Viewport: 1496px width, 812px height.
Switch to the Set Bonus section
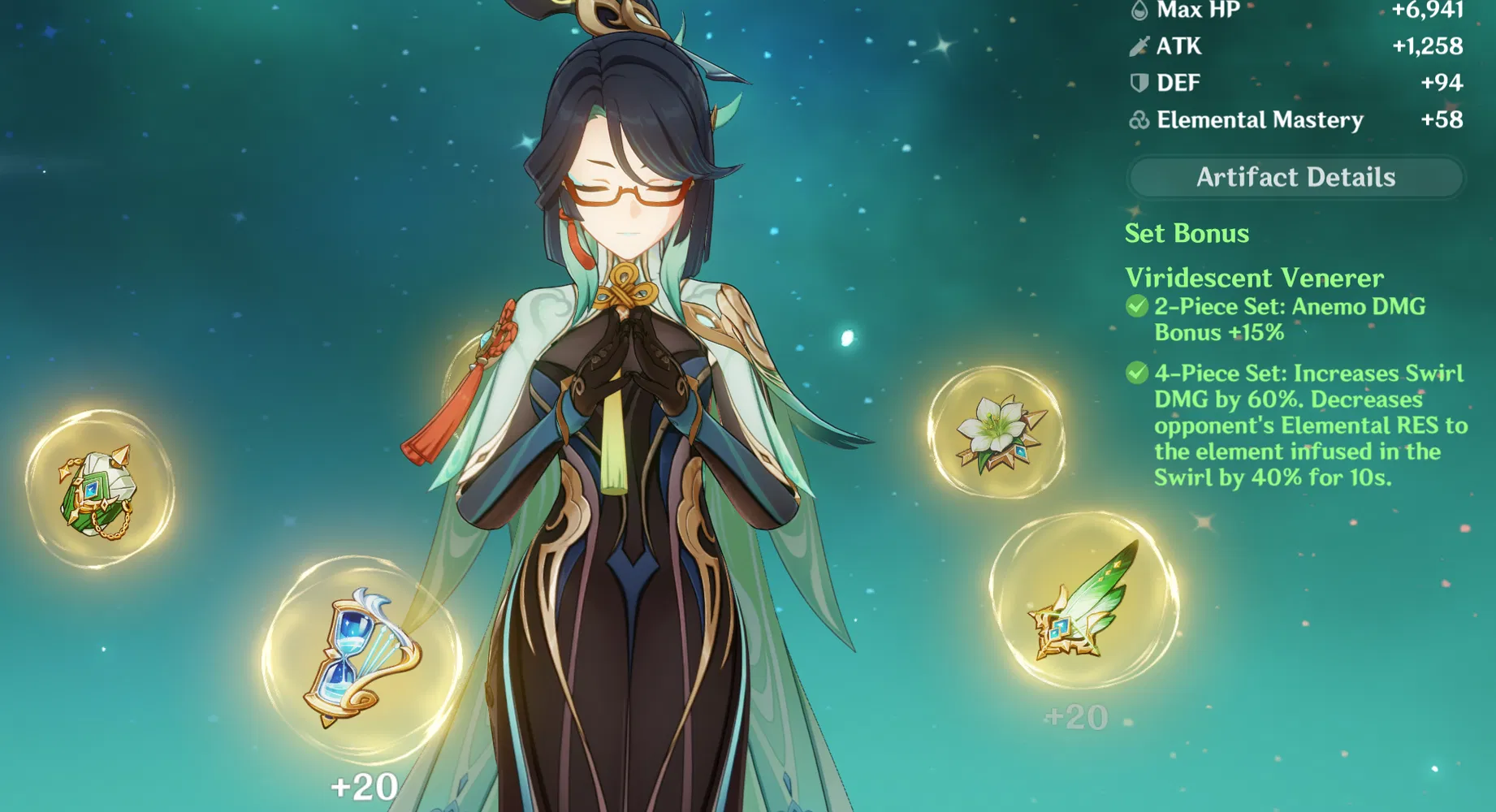click(x=1187, y=234)
